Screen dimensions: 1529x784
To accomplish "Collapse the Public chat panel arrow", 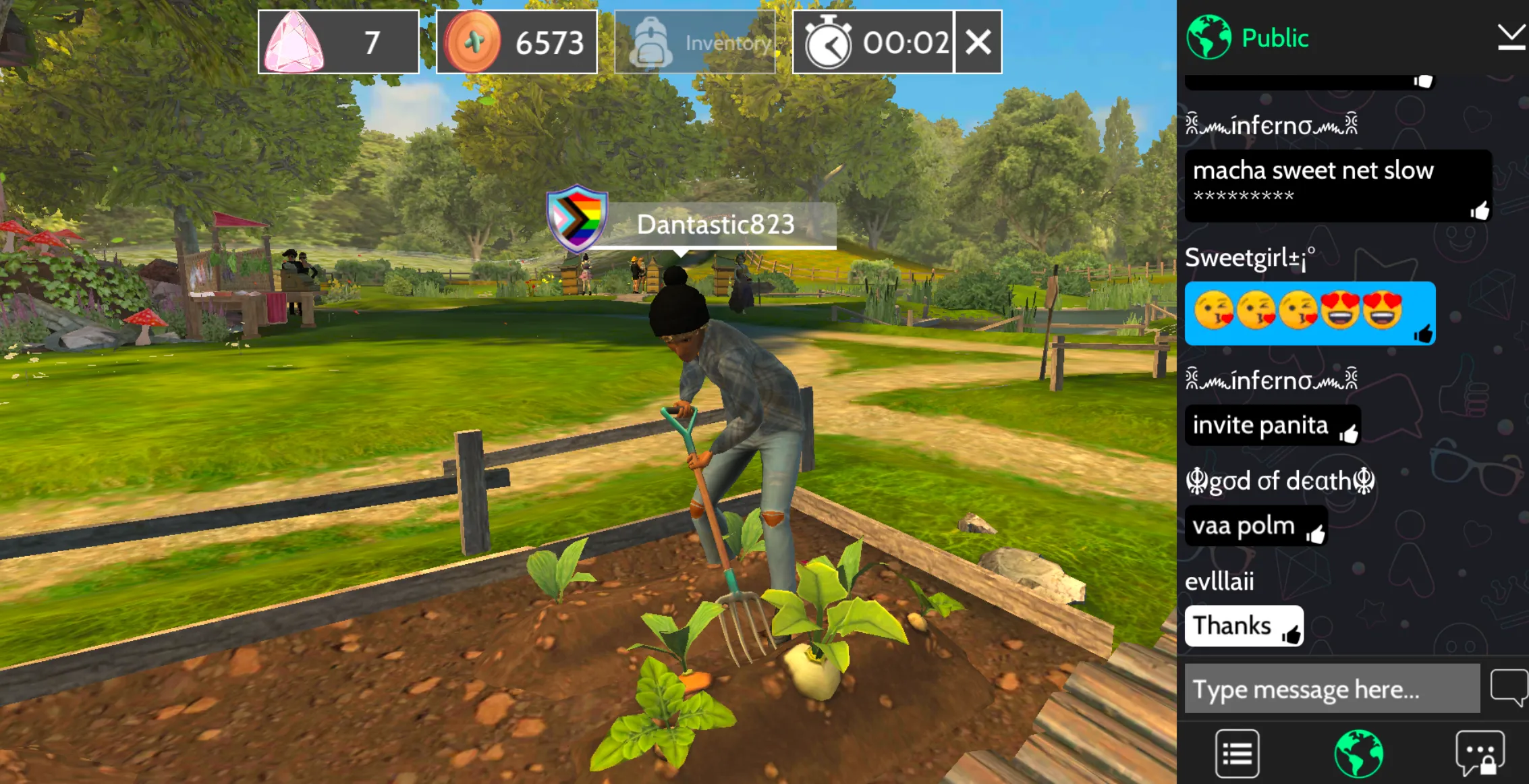I will (1510, 37).
